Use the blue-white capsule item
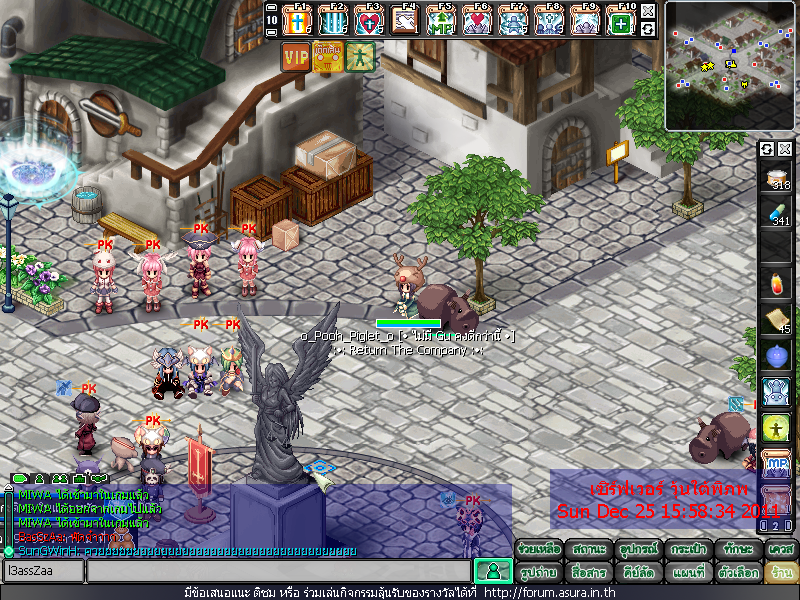The width and height of the screenshot is (800, 600). coord(777,213)
